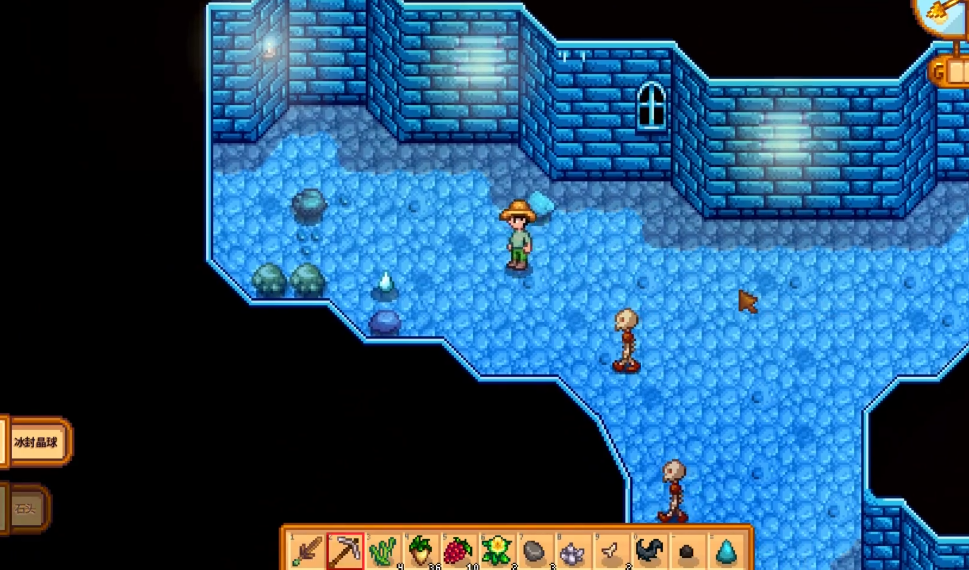
Task: Select the frozen tear slot
Action: coord(725,549)
